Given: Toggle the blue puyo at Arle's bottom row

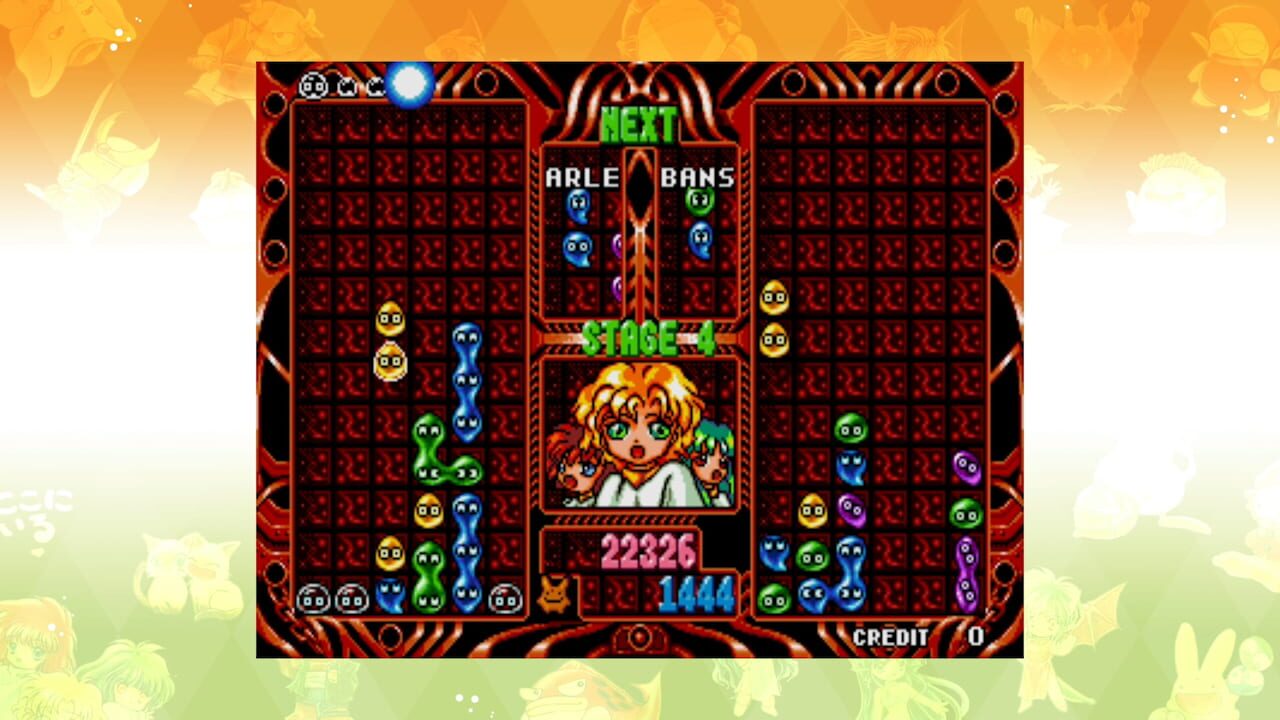Looking at the screenshot, I should [389, 596].
